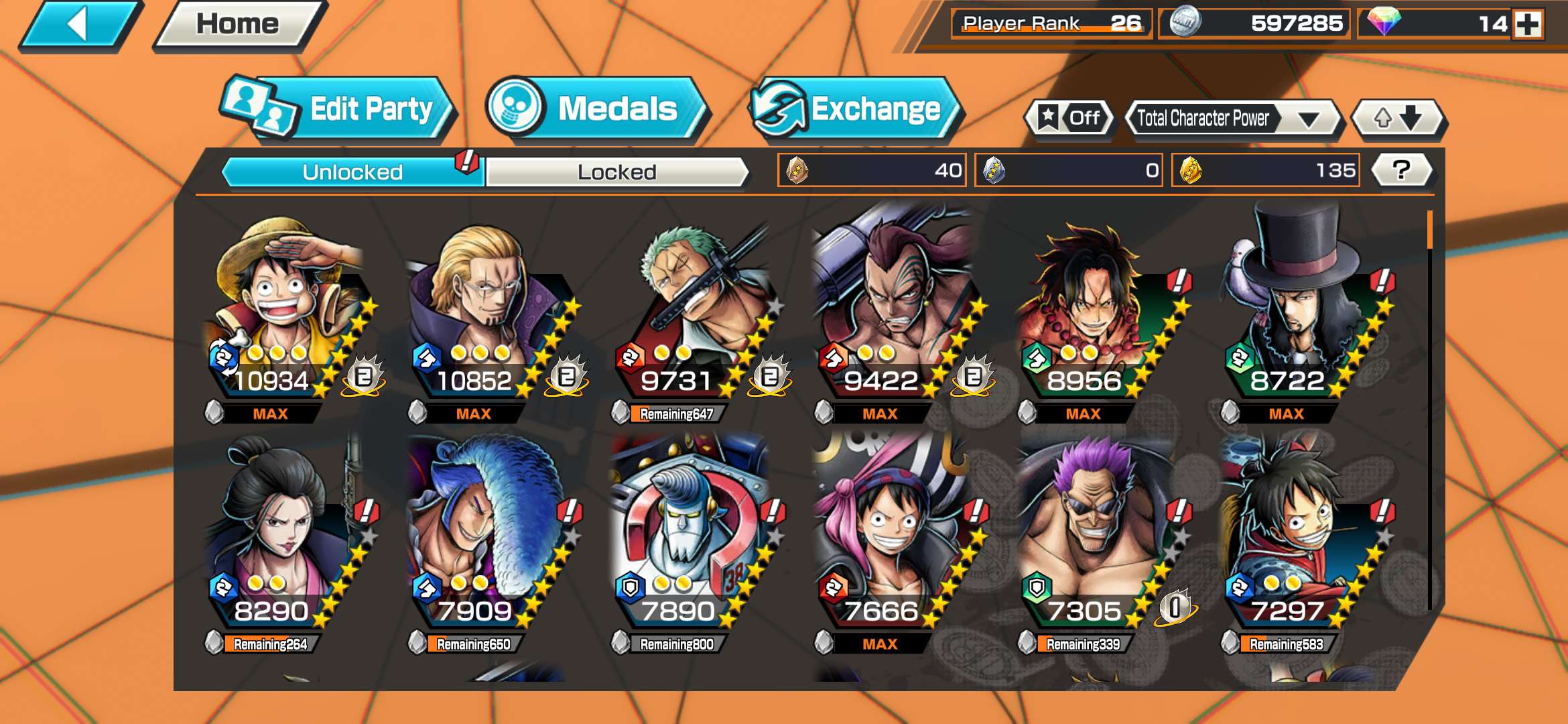Toggle the favorites star filter Off button

[x=1069, y=119]
